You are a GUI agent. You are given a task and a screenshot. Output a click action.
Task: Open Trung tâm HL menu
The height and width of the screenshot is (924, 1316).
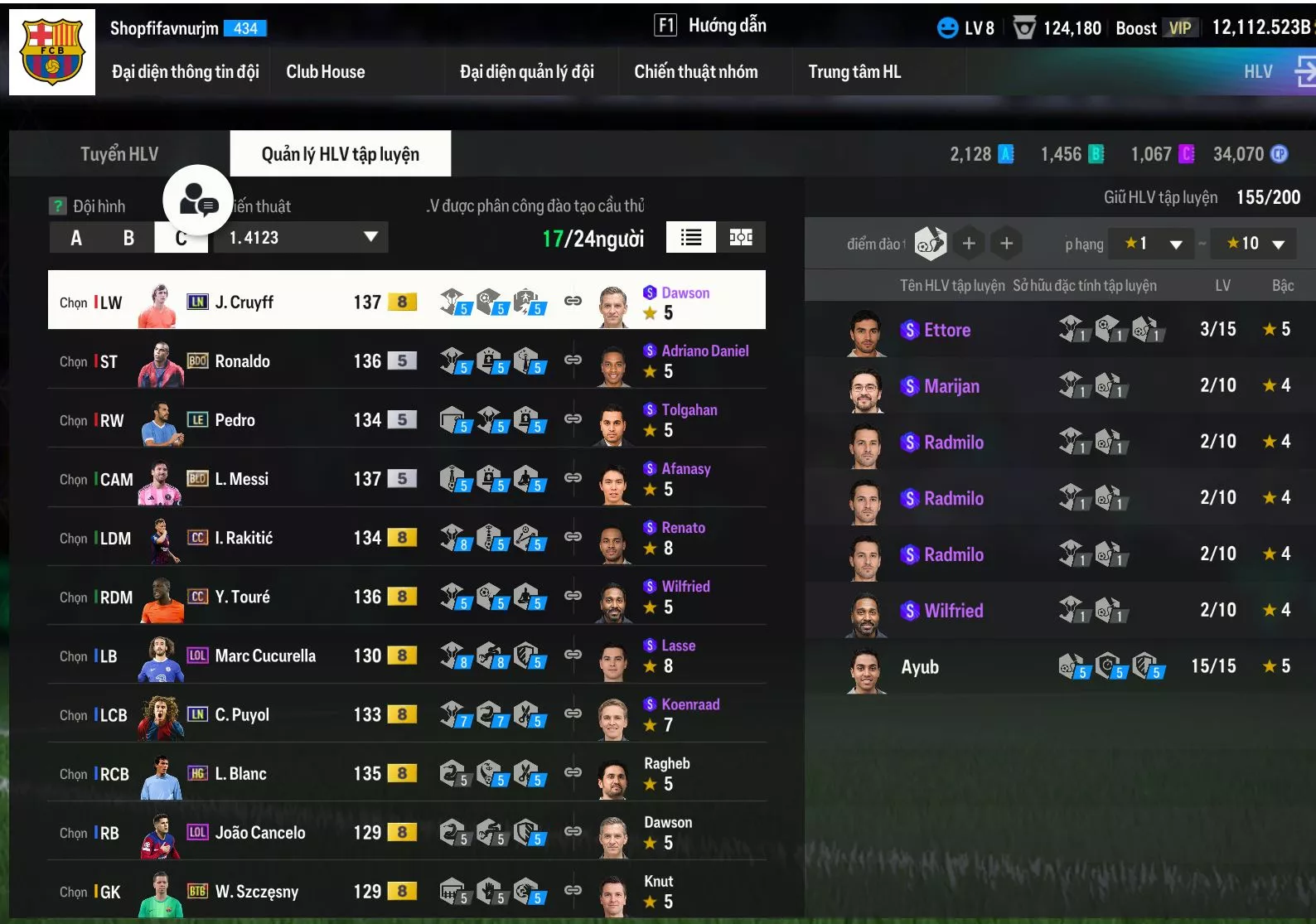tap(854, 72)
